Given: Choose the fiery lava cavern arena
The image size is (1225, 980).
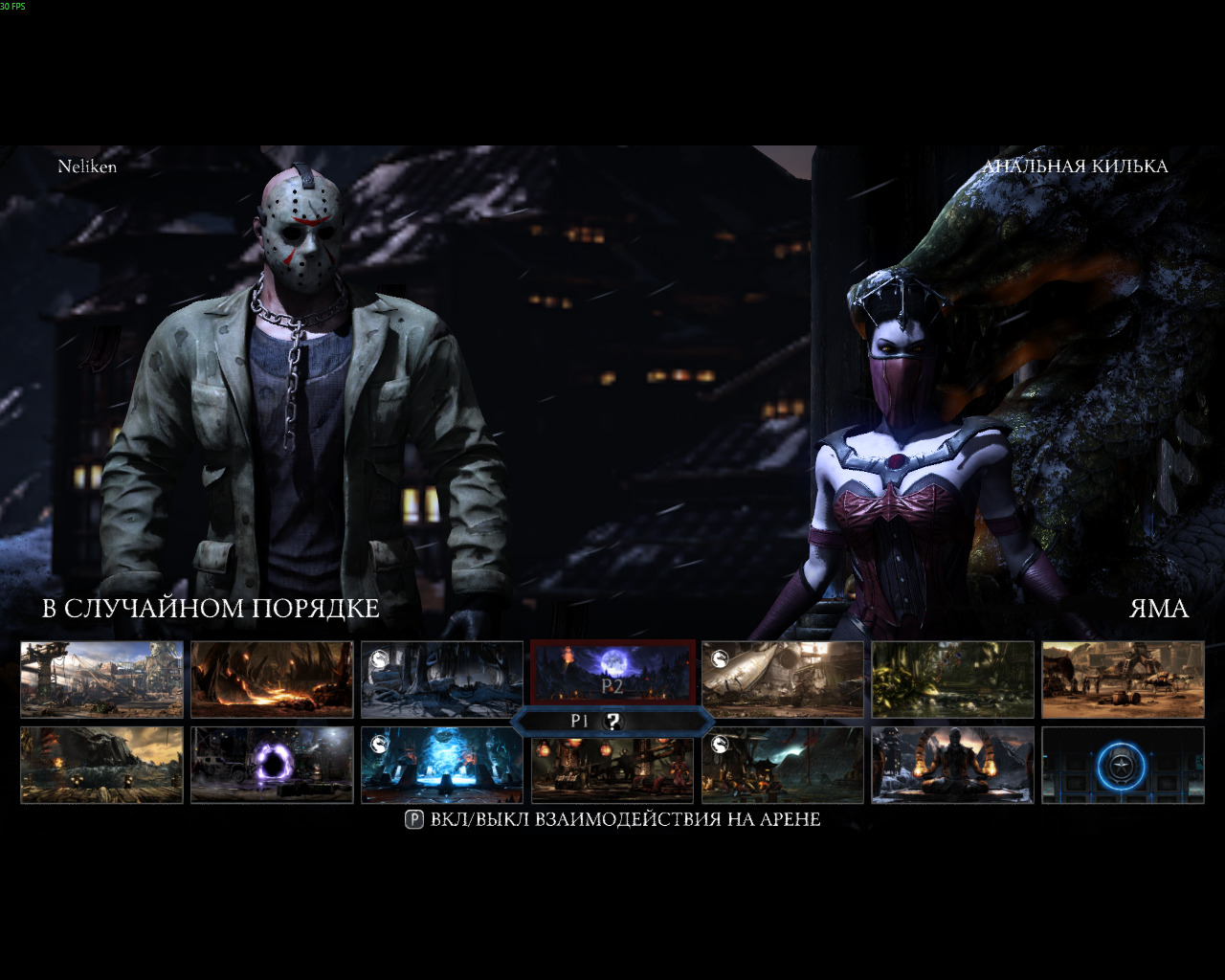Looking at the screenshot, I should pos(272,679).
